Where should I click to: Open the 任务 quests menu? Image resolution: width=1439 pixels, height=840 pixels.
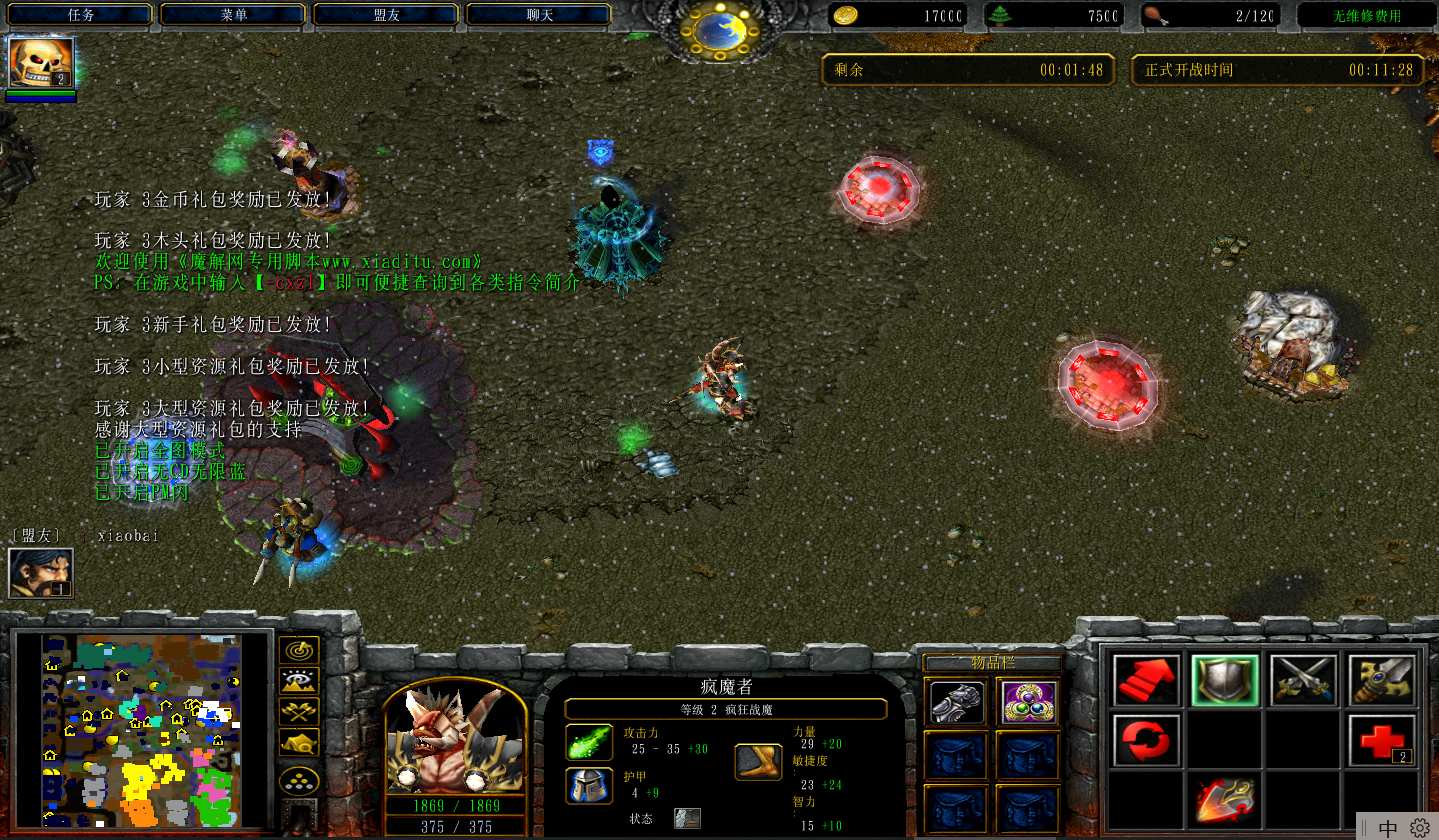[x=81, y=15]
